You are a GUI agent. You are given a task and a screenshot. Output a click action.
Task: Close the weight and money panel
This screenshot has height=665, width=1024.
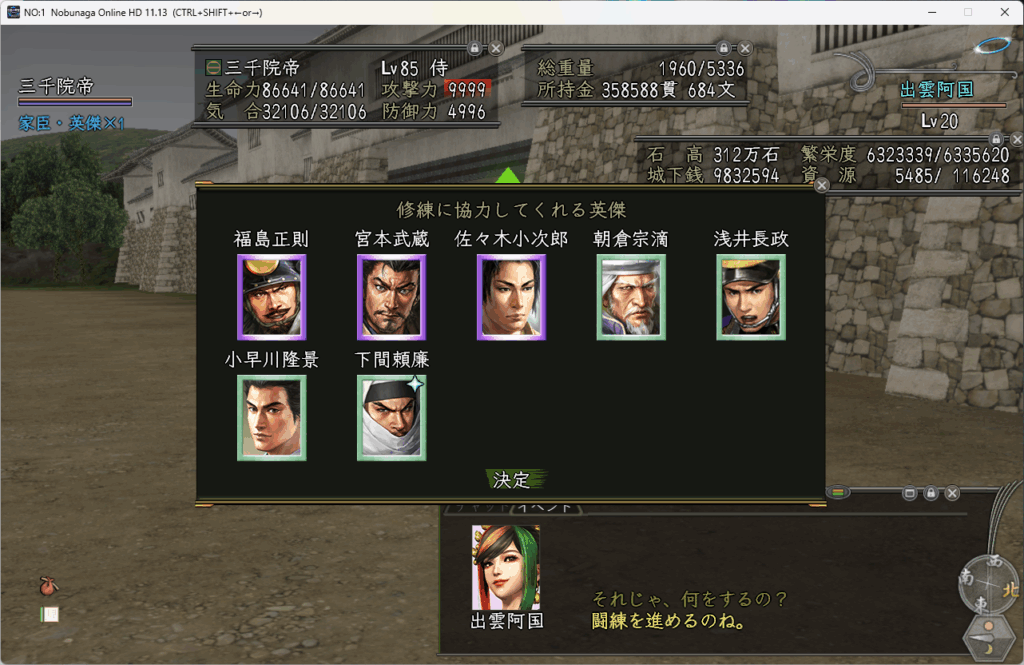(745, 48)
